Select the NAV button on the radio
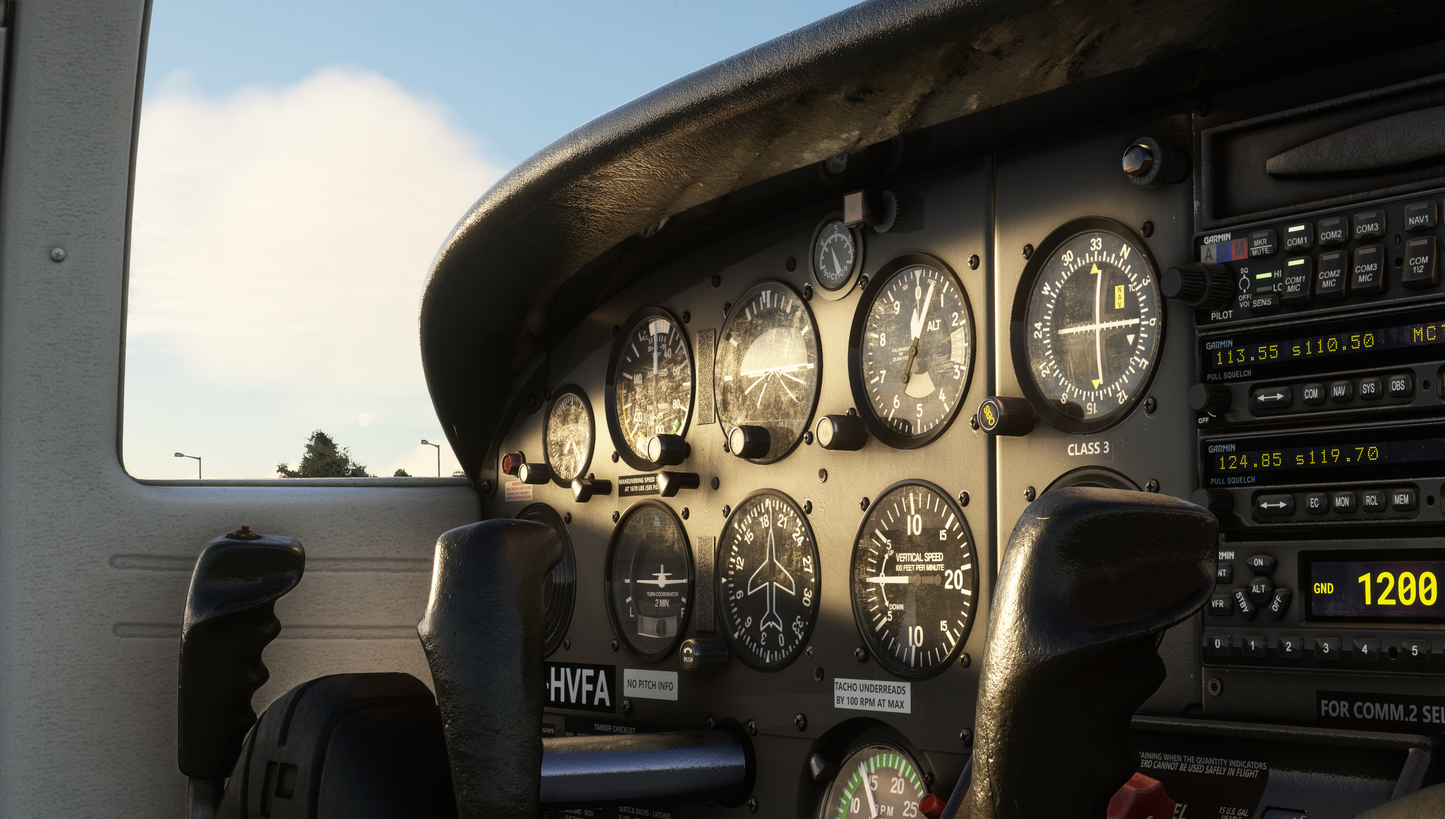This screenshot has width=1445, height=819. point(1340,391)
